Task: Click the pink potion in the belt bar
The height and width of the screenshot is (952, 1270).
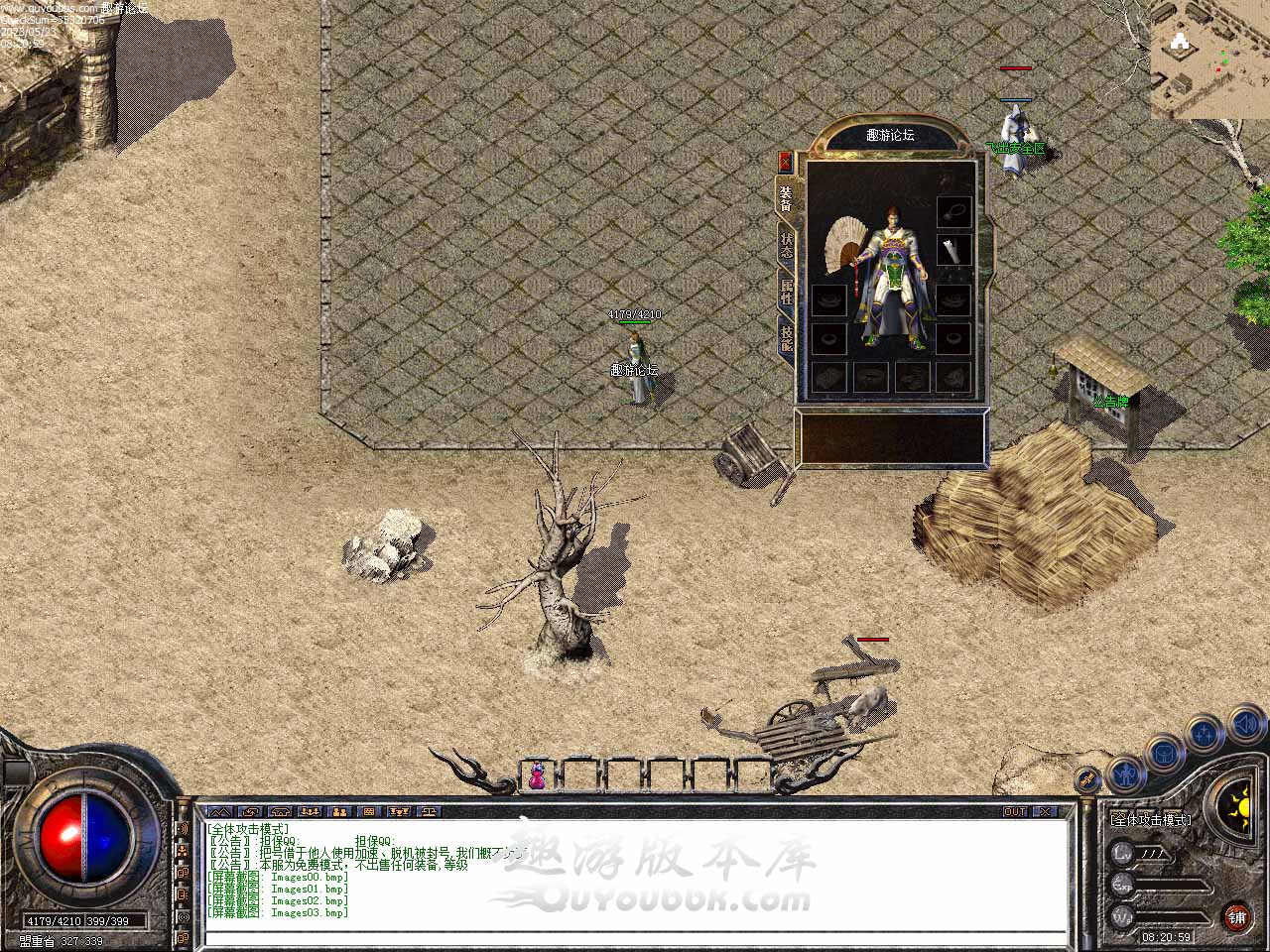Action: point(537,775)
